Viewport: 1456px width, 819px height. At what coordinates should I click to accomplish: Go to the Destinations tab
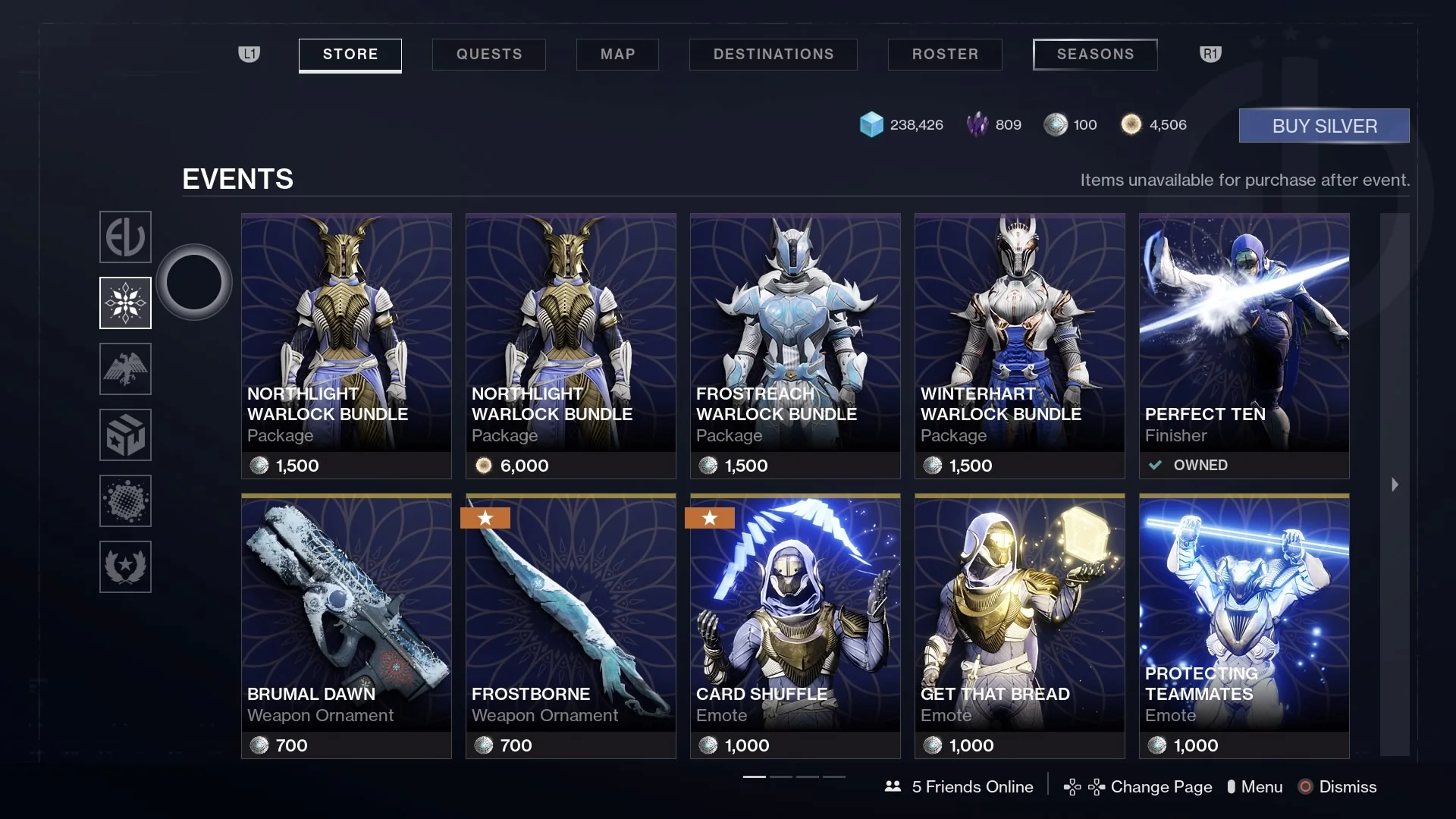coord(773,55)
